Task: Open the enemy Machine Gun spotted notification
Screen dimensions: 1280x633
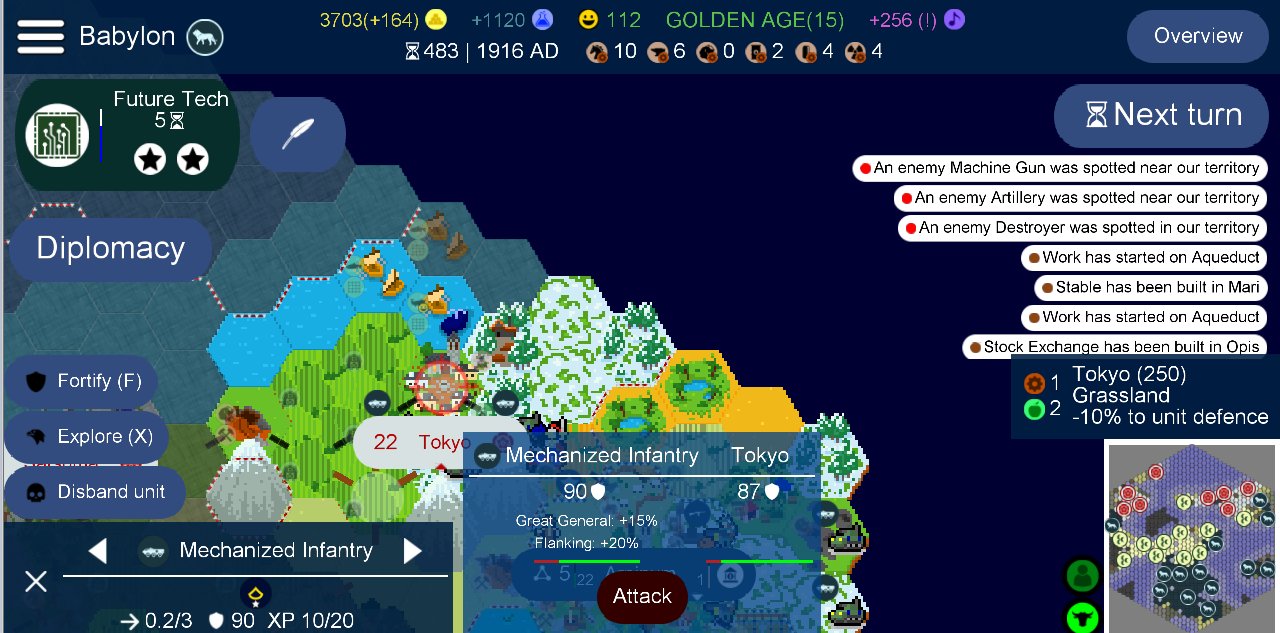Action: 1060,168
